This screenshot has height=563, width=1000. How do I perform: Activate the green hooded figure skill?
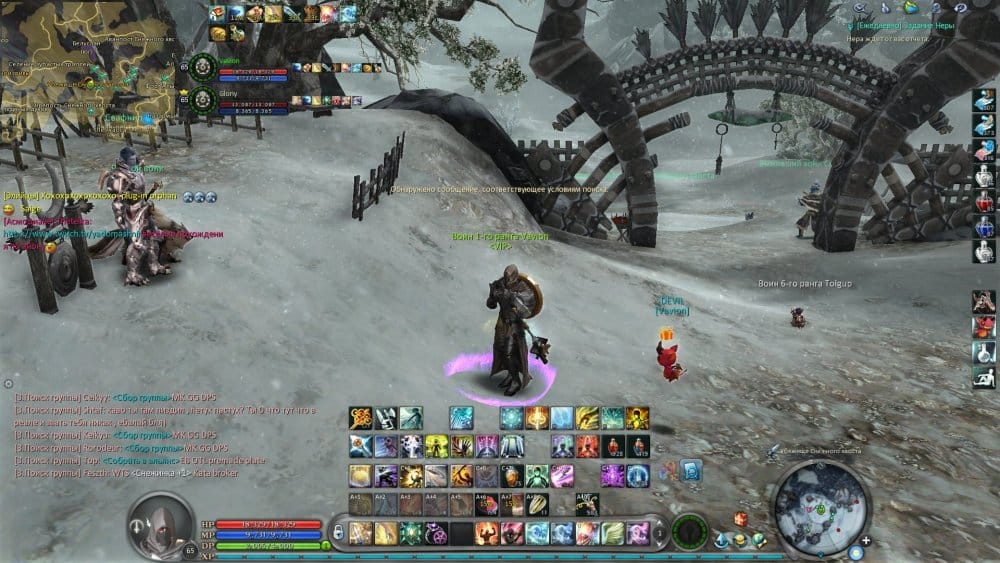tap(537, 475)
